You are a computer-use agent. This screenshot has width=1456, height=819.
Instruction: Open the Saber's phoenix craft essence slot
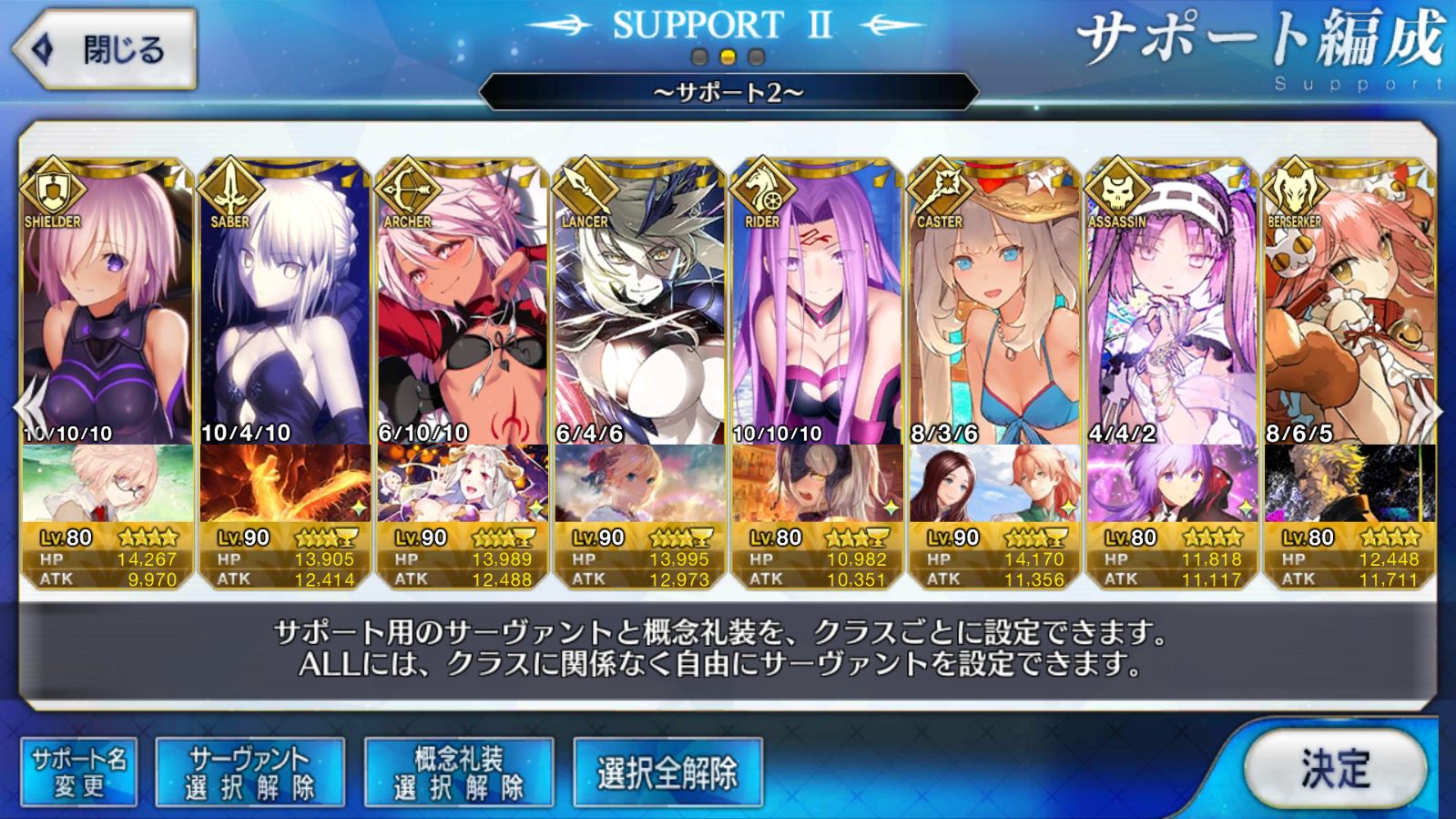(285, 485)
